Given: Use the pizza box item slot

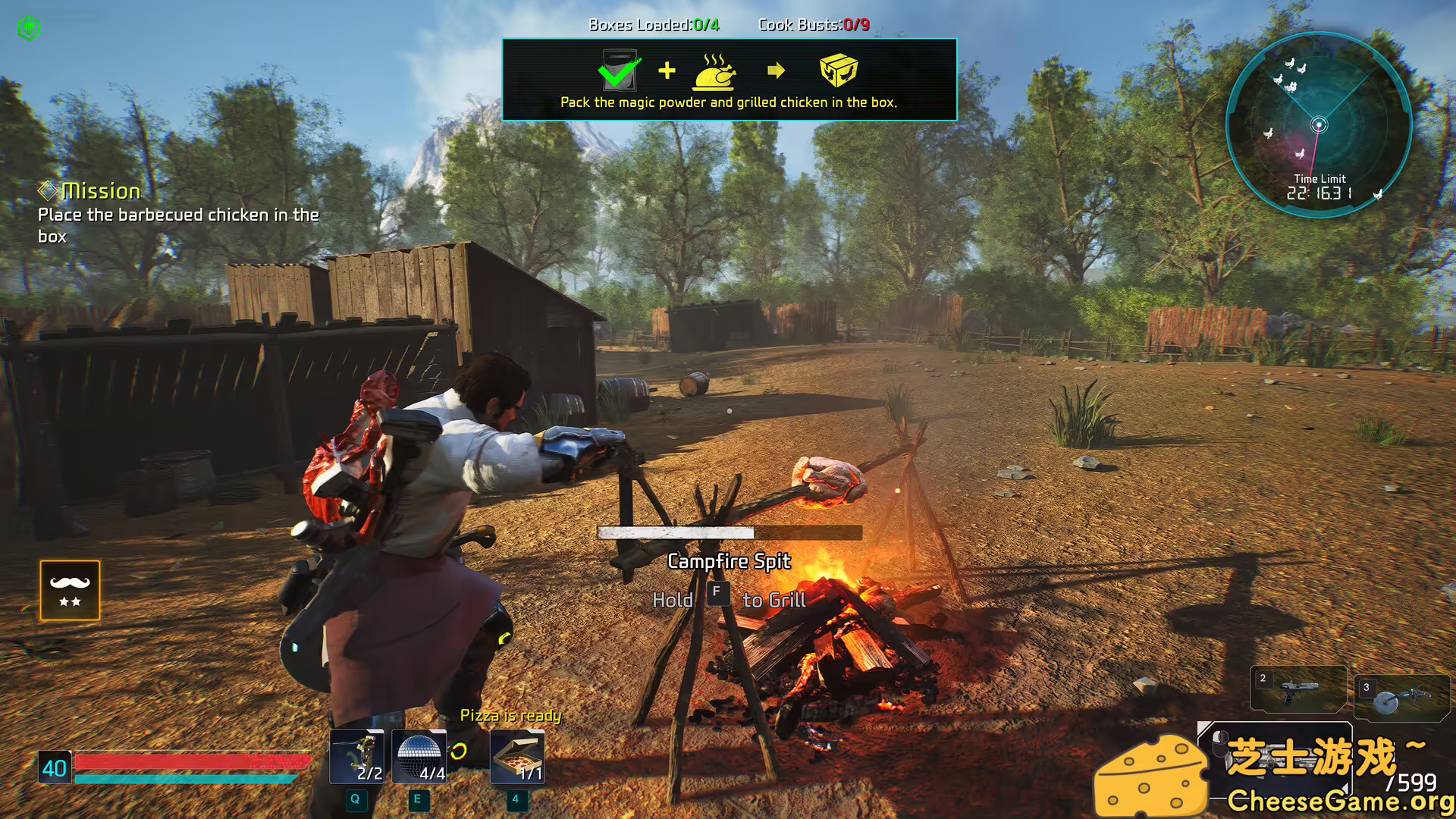Looking at the screenshot, I should point(517,756).
